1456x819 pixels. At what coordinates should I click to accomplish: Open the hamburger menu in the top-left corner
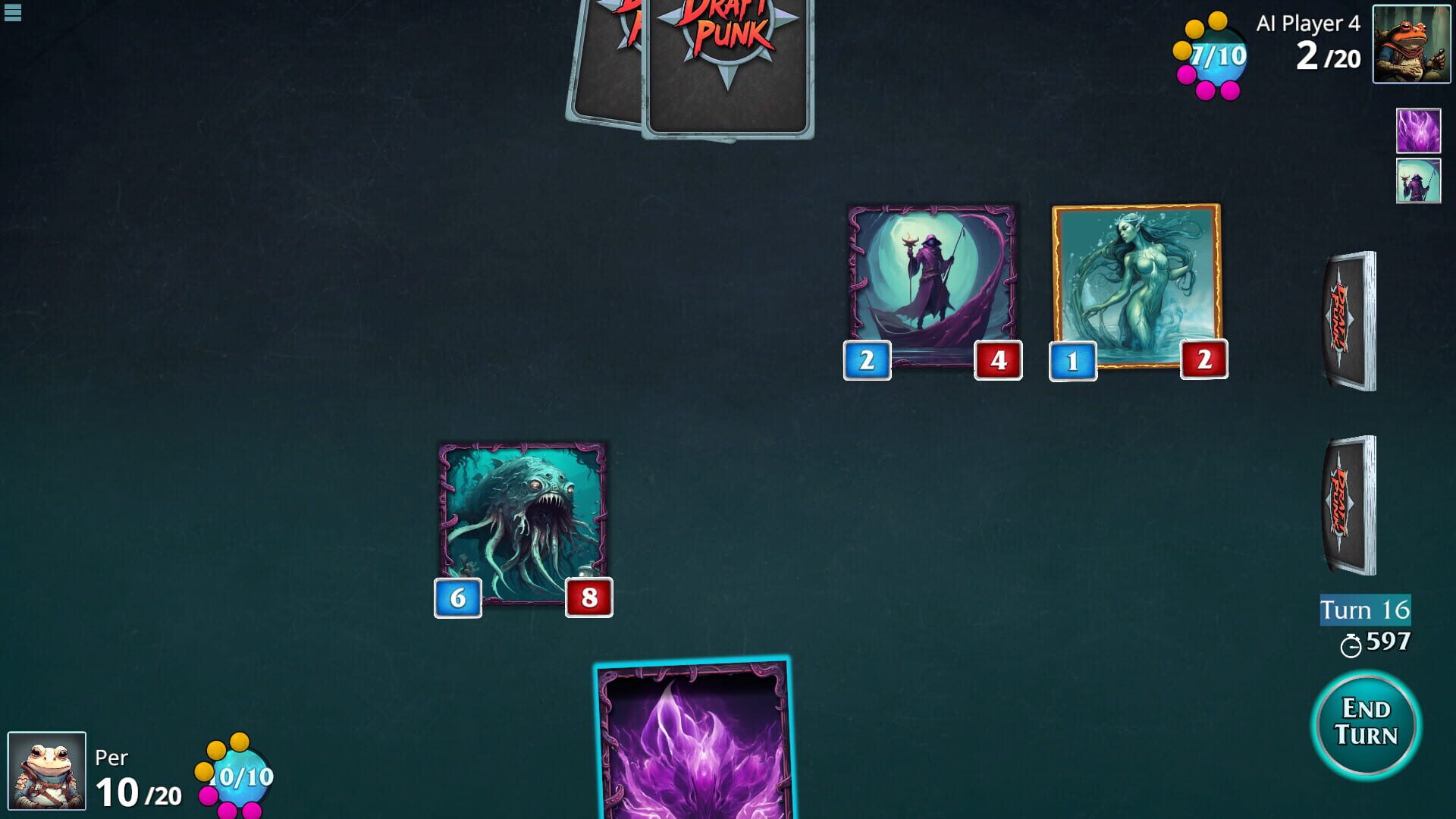(11, 11)
